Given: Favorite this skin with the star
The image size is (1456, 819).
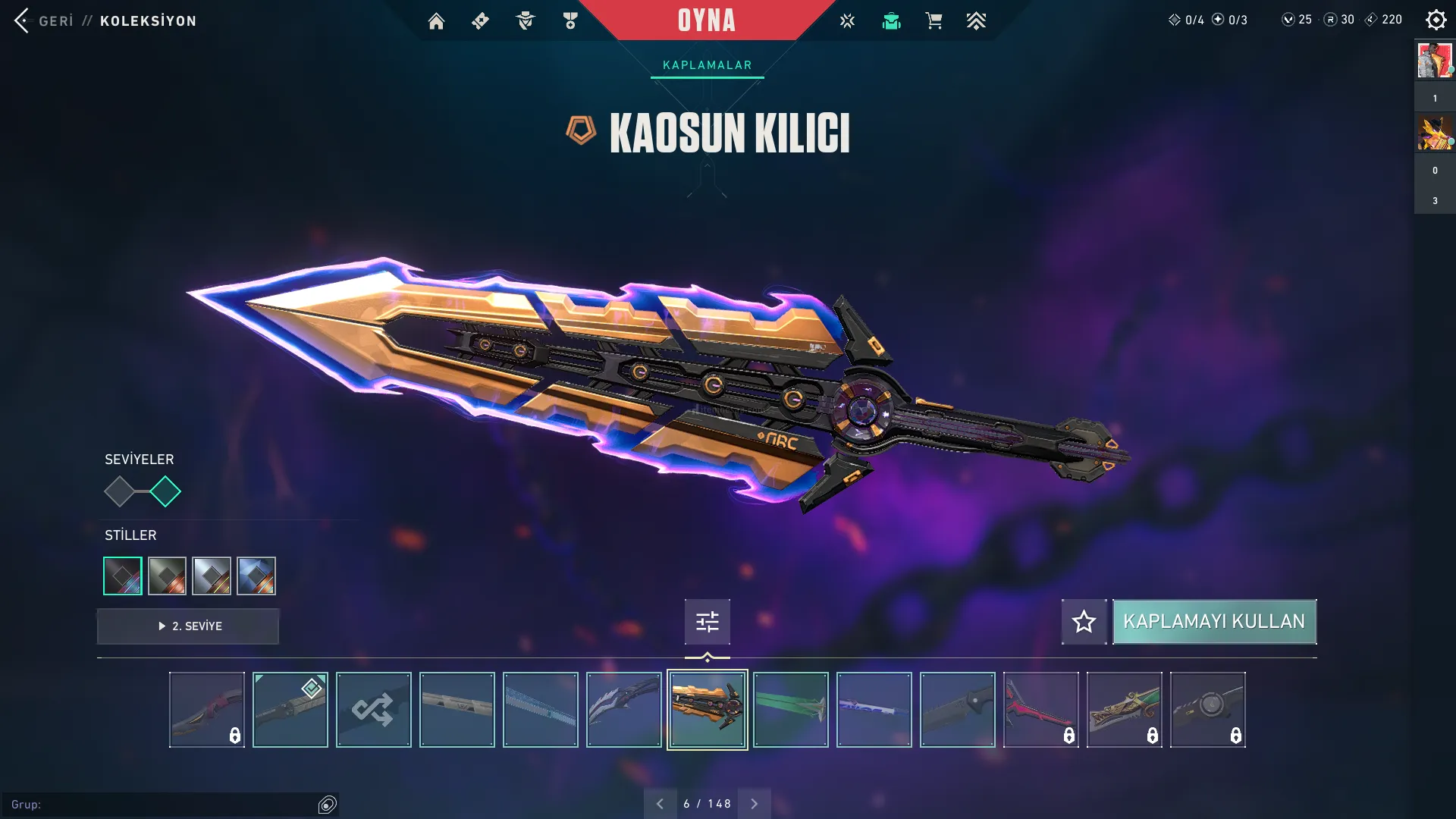Looking at the screenshot, I should coord(1084,622).
